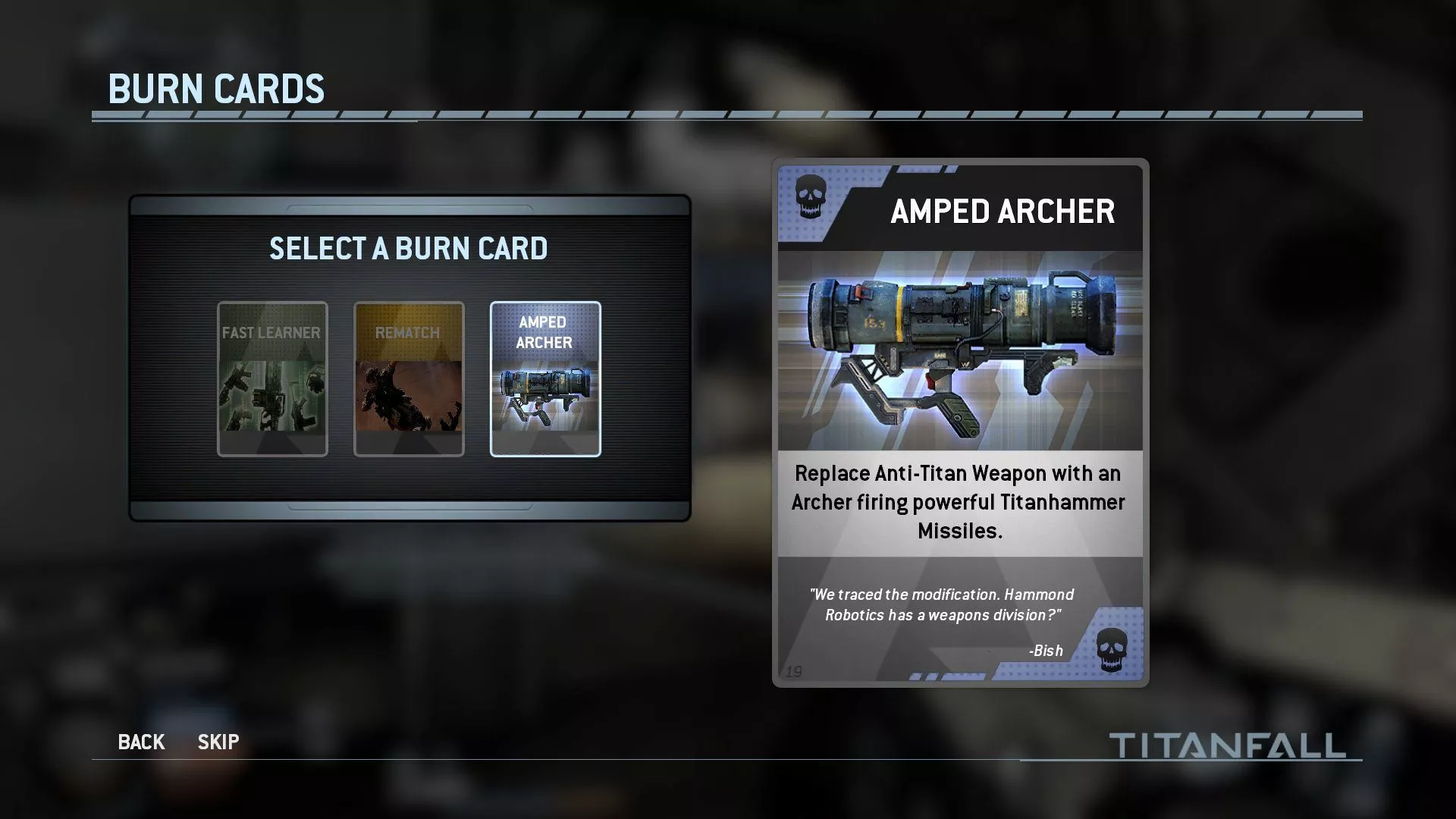Click the card number 19 in the corner
1456x819 pixels.
point(793,670)
